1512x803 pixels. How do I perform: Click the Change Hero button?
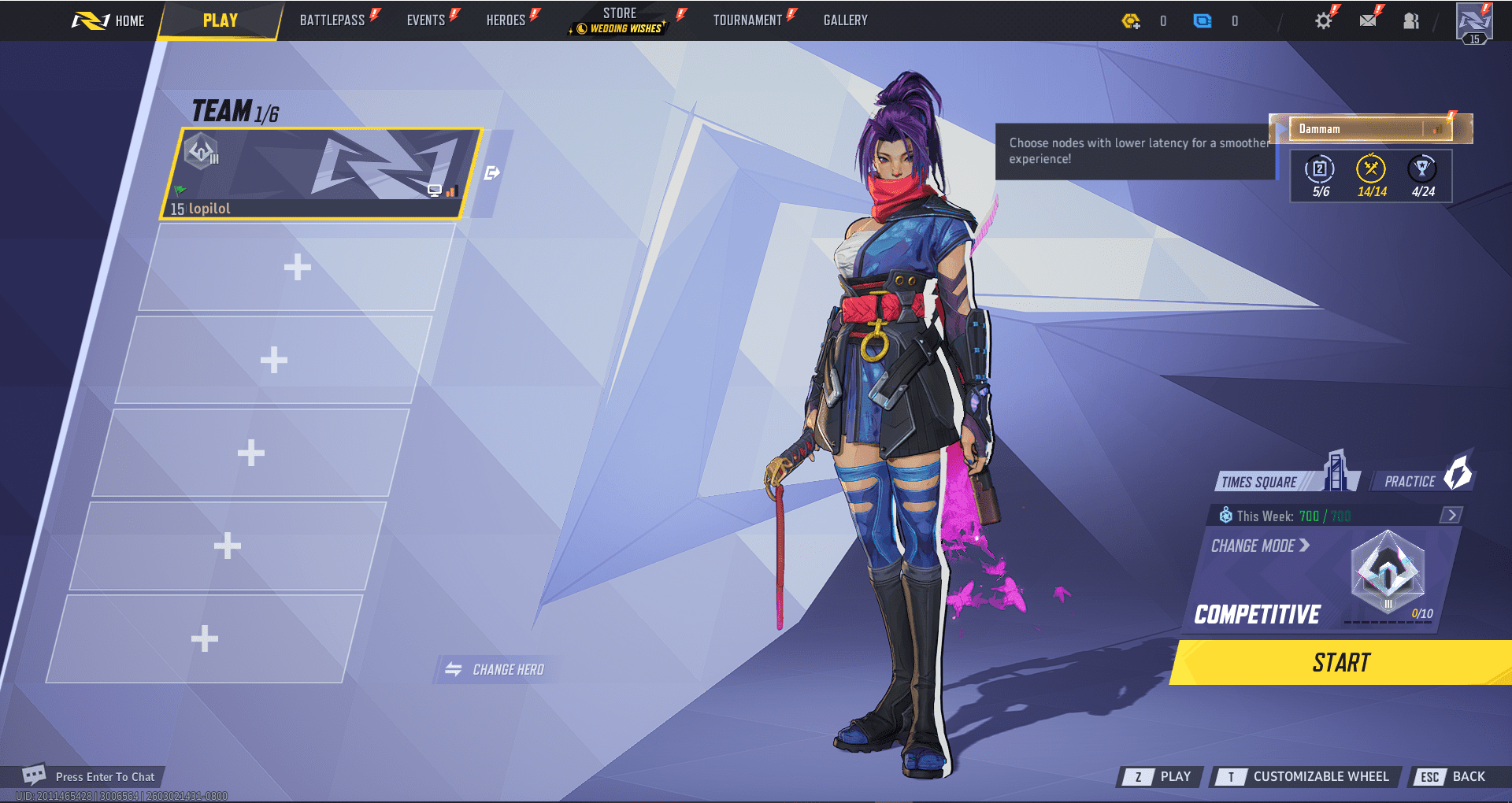(495, 669)
